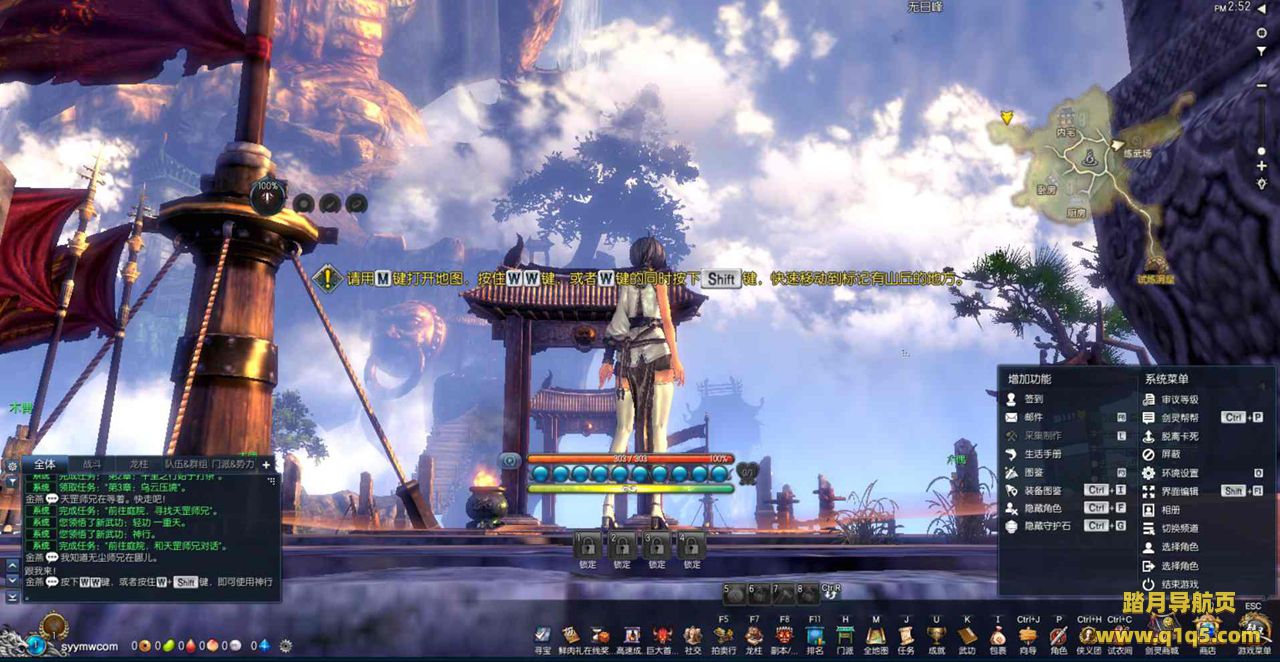The image size is (1280, 662).
Task: Open the 任务 quest log icon
Action: click(x=906, y=636)
